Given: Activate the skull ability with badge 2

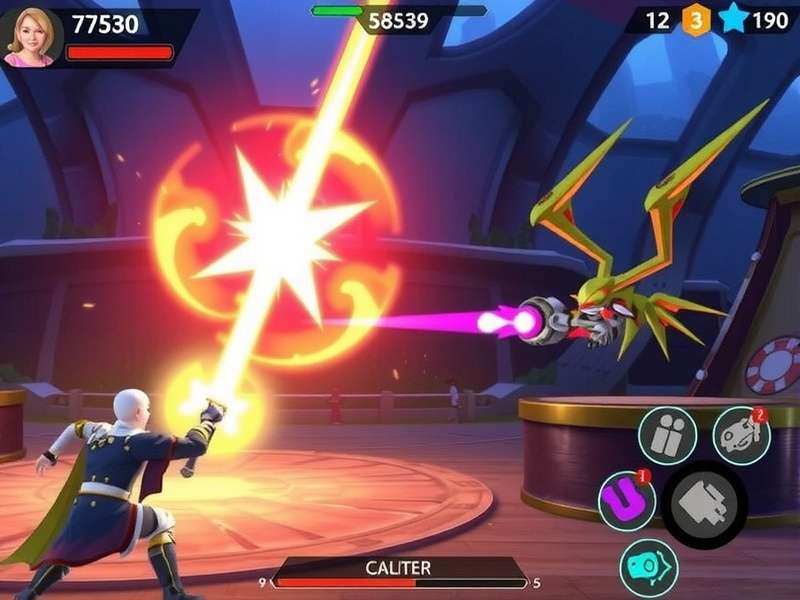Looking at the screenshot, I should point(741,435).
